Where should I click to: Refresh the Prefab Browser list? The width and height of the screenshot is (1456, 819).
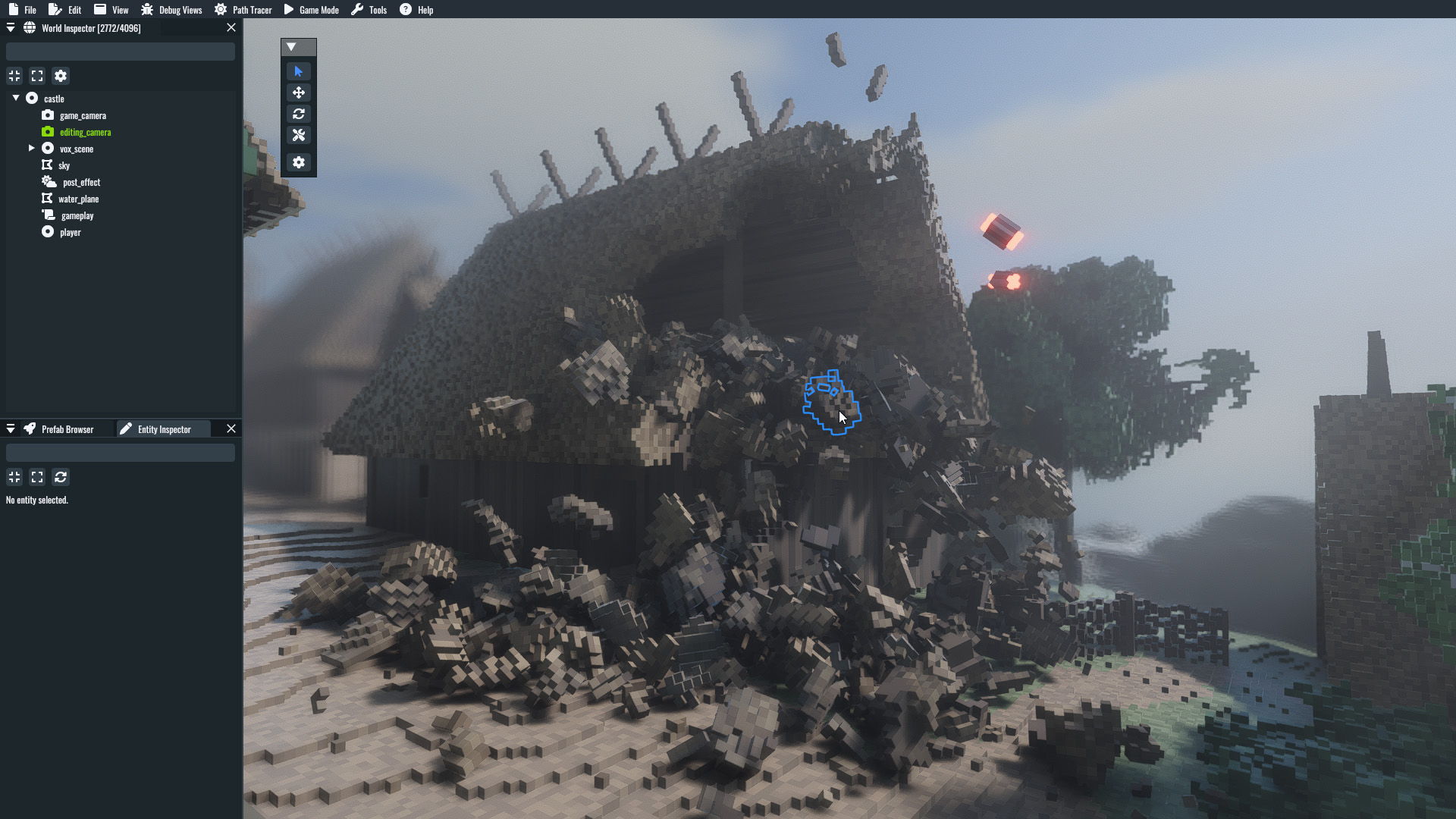(60, 477)
